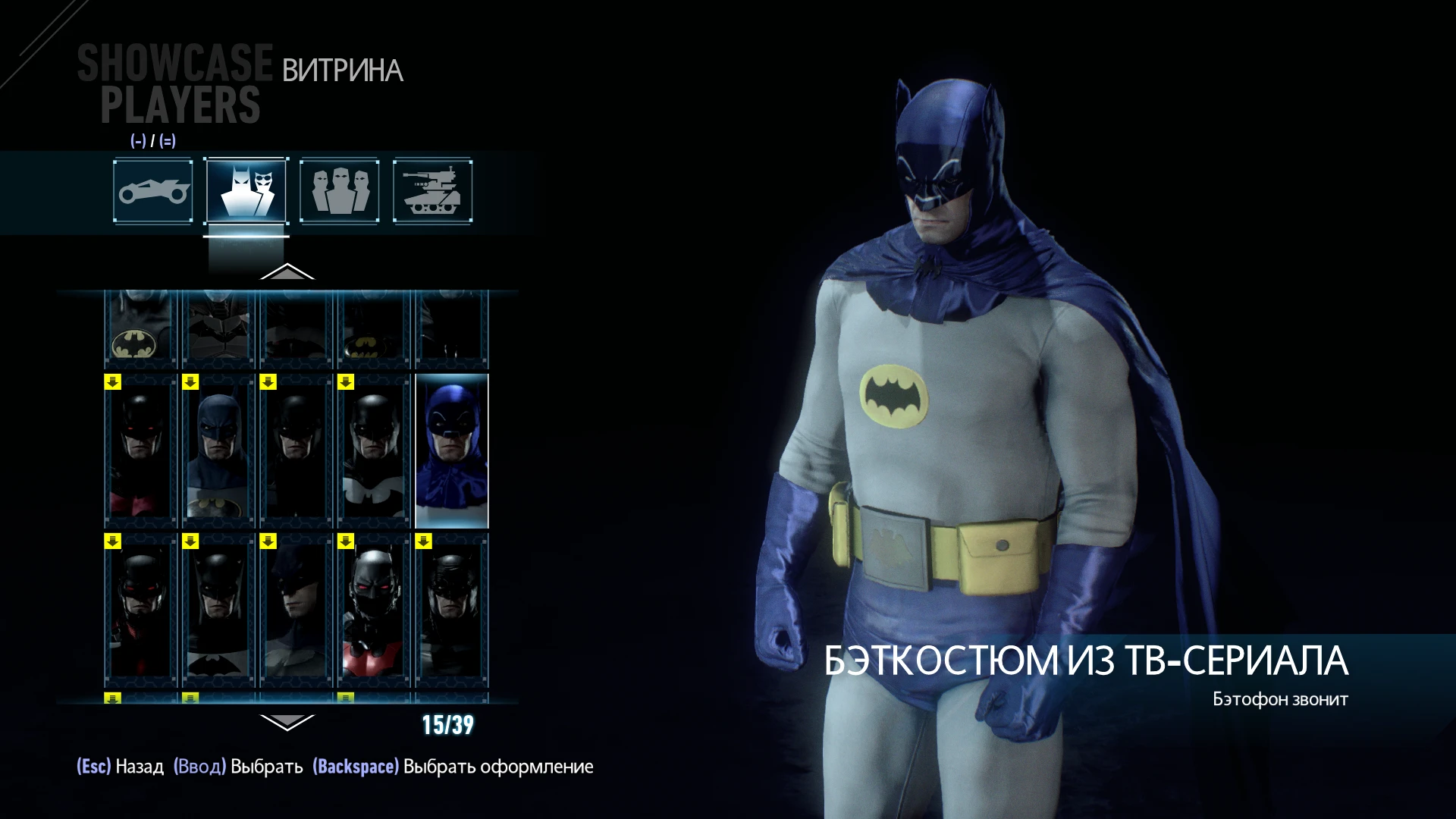Screen dimensions: 1456x819
Task: Click the download arrow on the bottom-left skin slot
Action: pos(112,541)
